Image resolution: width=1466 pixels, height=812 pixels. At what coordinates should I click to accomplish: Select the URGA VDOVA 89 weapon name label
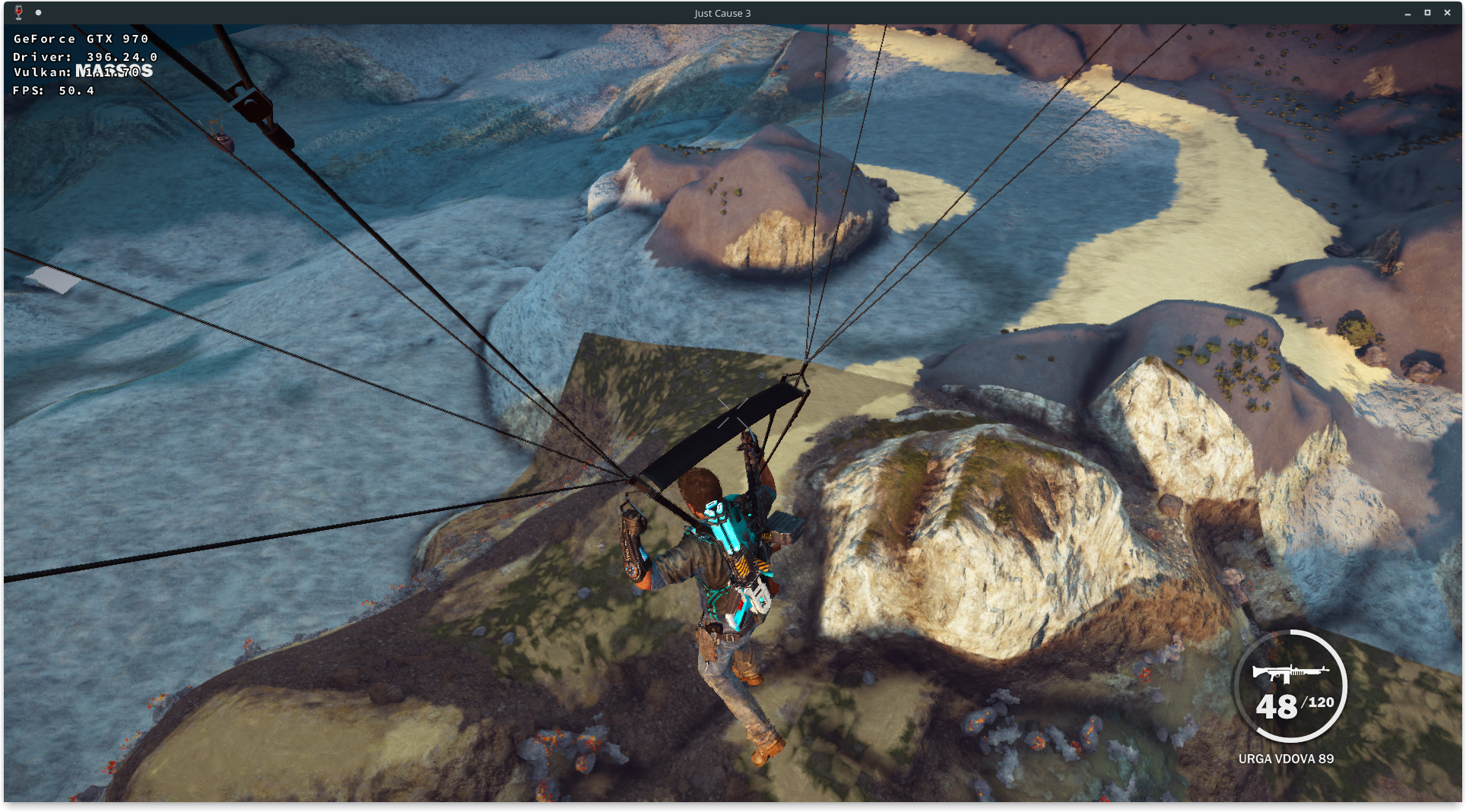1288,758
